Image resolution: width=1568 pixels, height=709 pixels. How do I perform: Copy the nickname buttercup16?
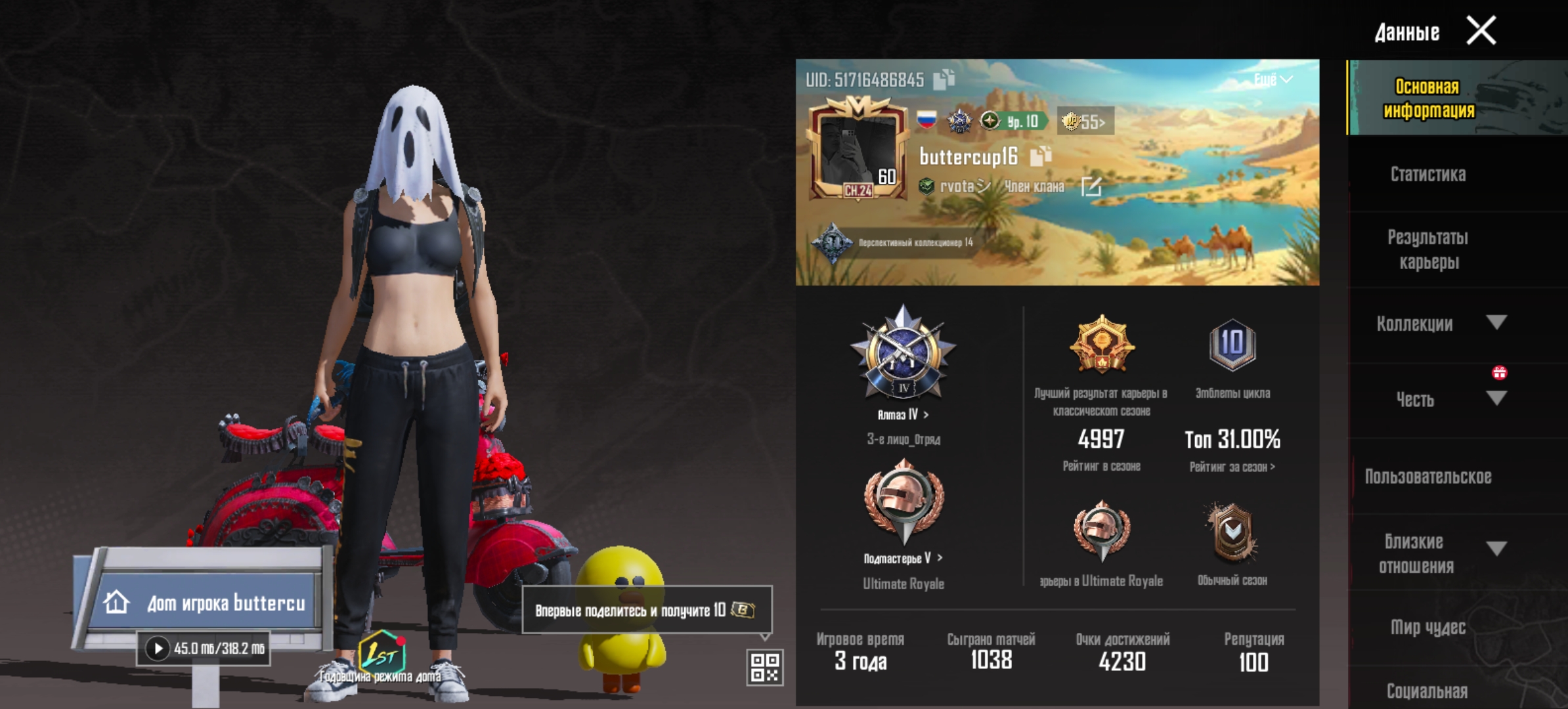coord(1040,156)
